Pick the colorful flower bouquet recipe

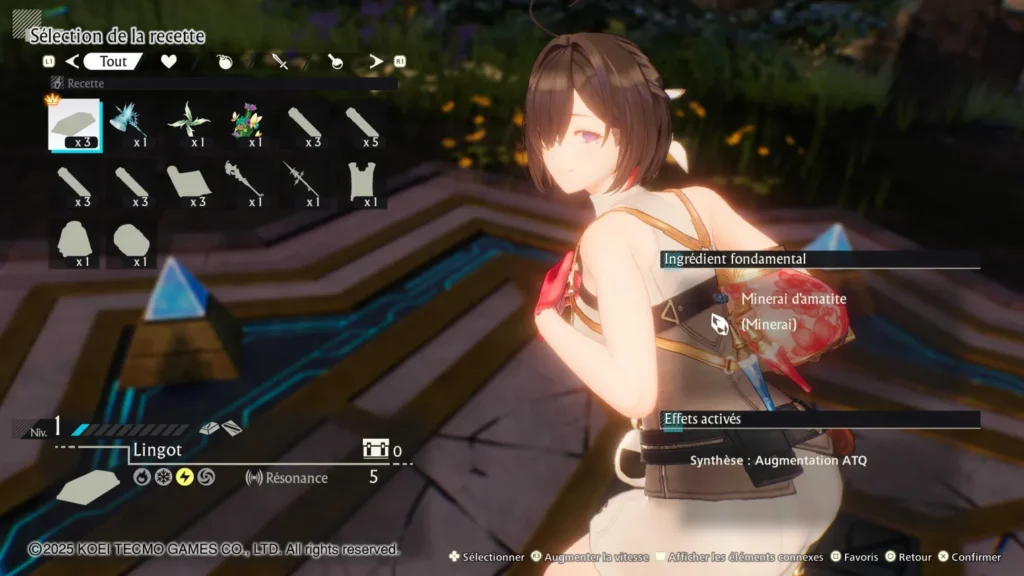tap(246, 123)
